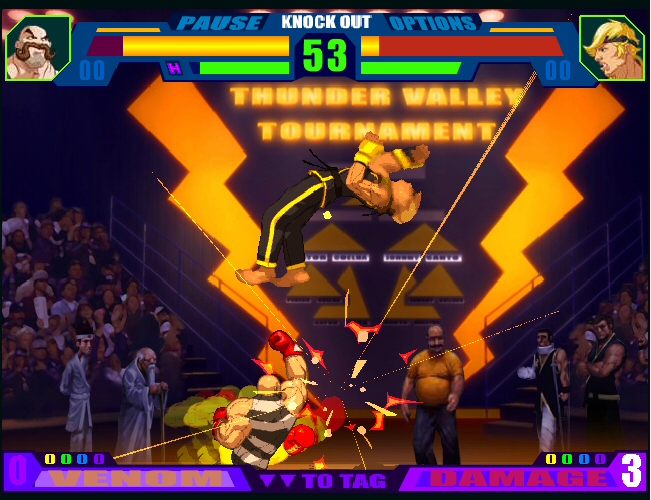Pause the match with the PAUSE button
This screenshot has height=500, width=651.
coord(219,22)
